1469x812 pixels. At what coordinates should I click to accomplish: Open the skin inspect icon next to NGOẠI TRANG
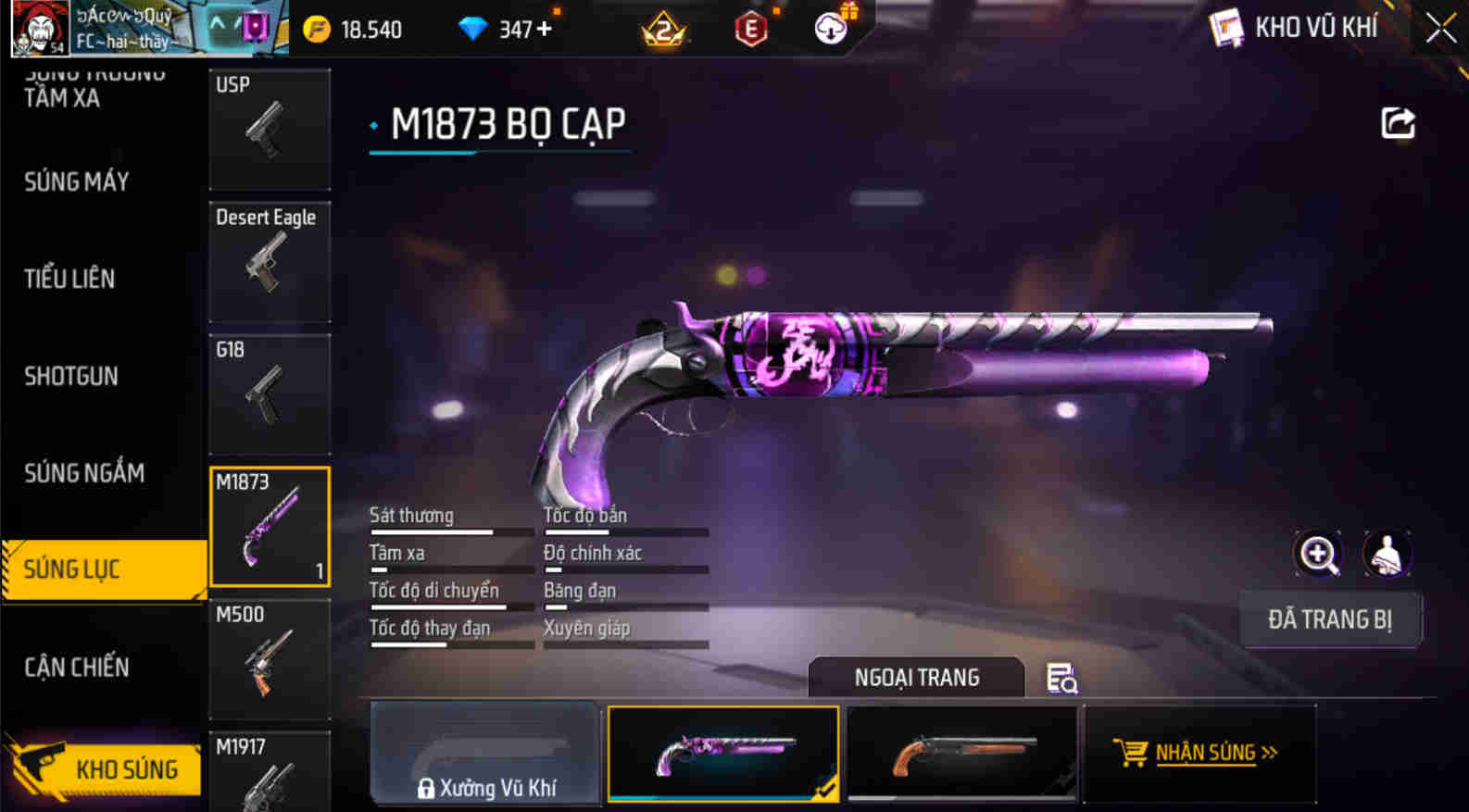[x=1061, y=678]
